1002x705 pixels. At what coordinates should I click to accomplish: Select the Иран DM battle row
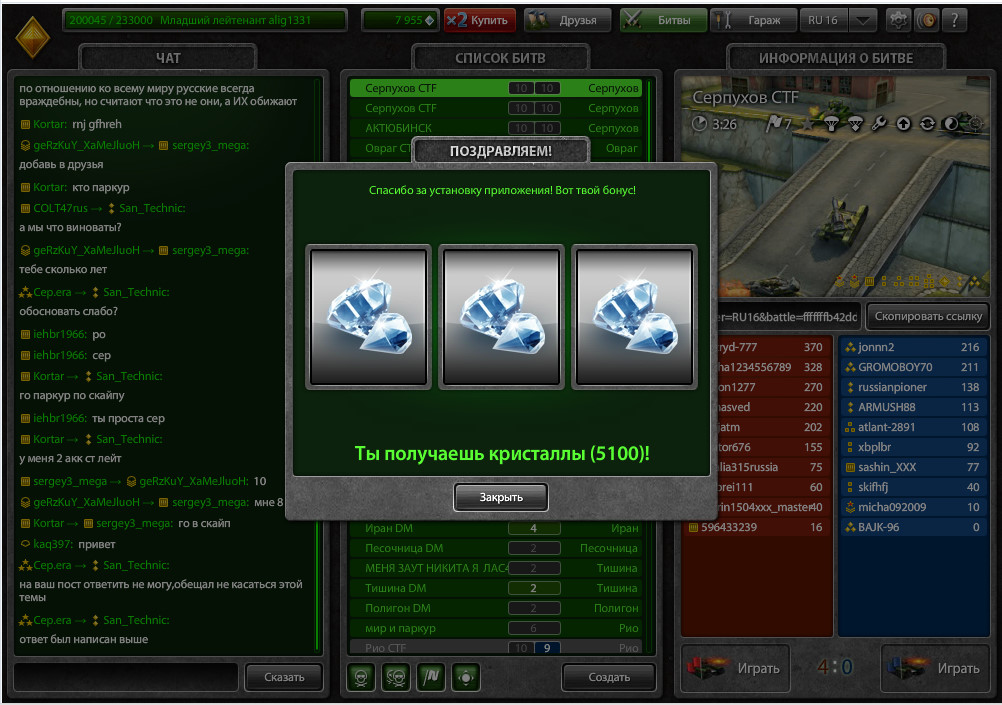click(x=495, y=528)
